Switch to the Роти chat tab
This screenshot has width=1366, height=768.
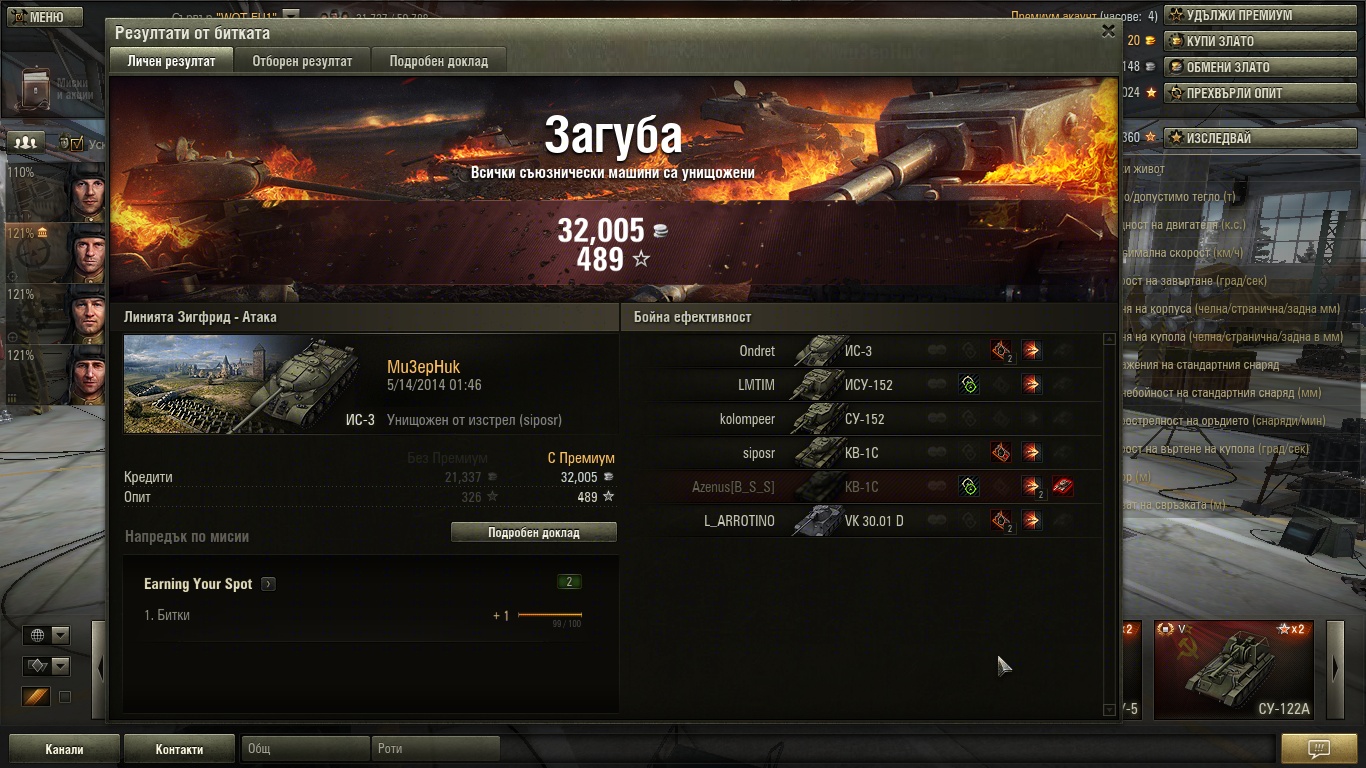(436, 748)
